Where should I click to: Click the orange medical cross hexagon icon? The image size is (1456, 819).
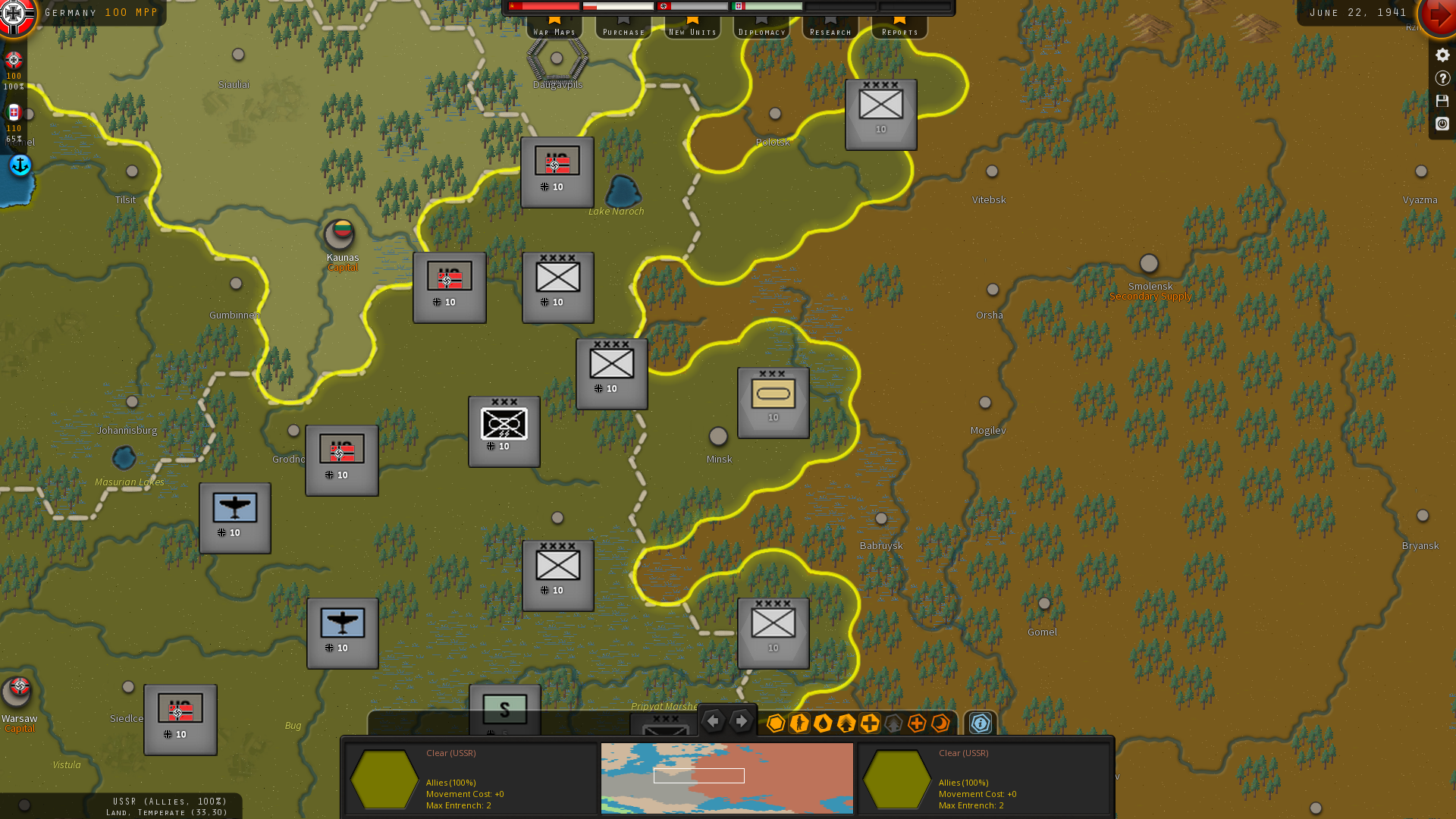(x=916, y=723)
